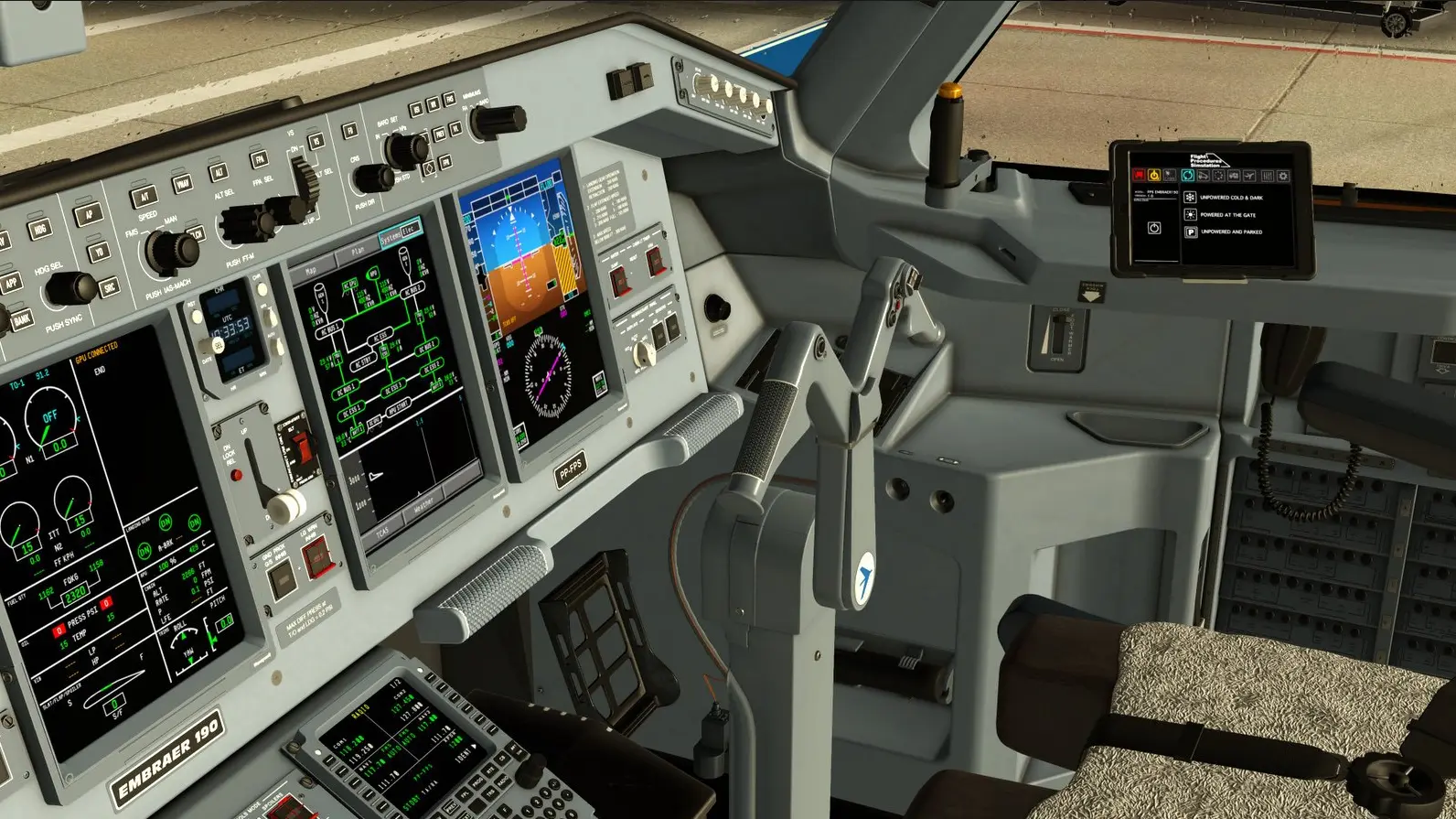Screen dimensions: 1456x819
Task: Click the red stop icon on the tablet toolbar
Action: [x=1140, y=175]
